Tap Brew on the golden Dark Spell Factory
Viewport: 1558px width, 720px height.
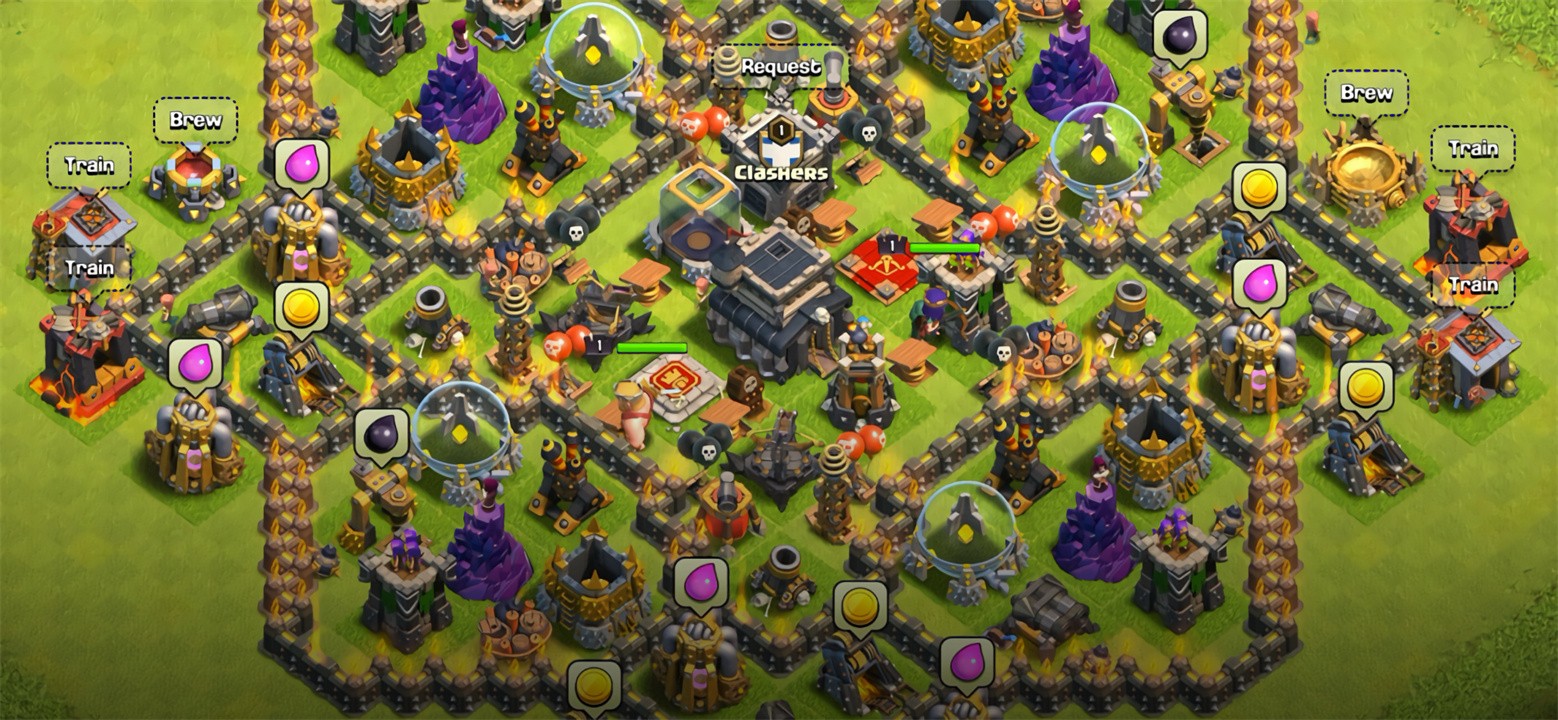(1368, 93)
